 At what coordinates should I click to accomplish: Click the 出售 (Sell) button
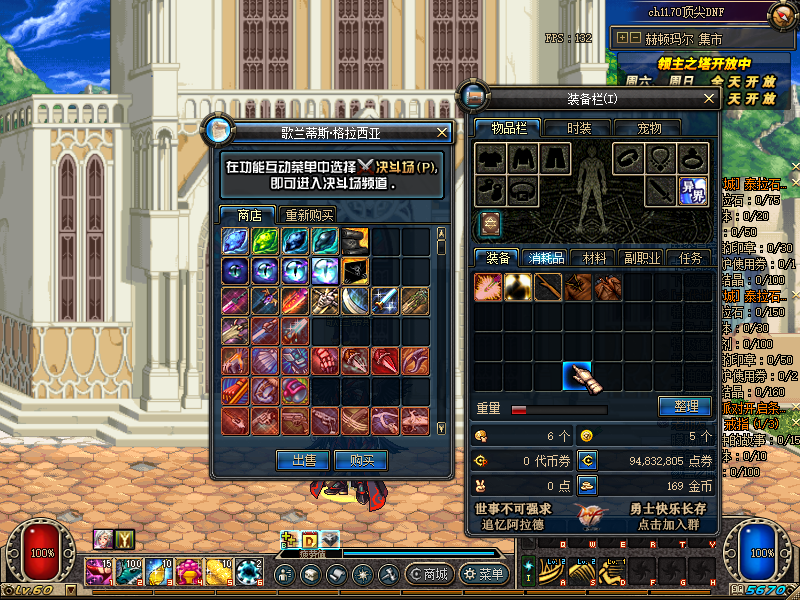pos(303,460)
